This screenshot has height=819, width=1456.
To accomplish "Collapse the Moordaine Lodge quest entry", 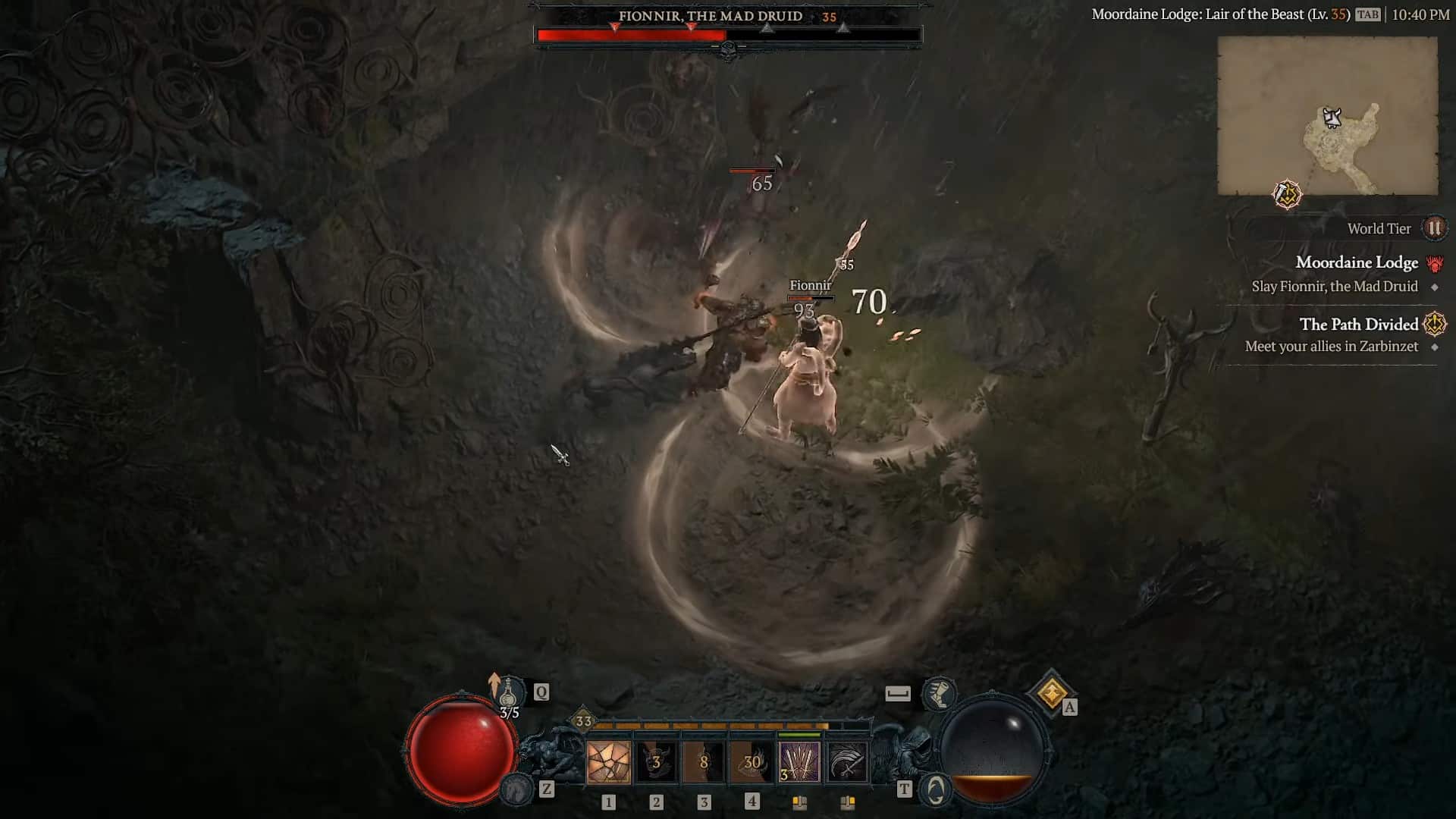I will (1357, 263).
